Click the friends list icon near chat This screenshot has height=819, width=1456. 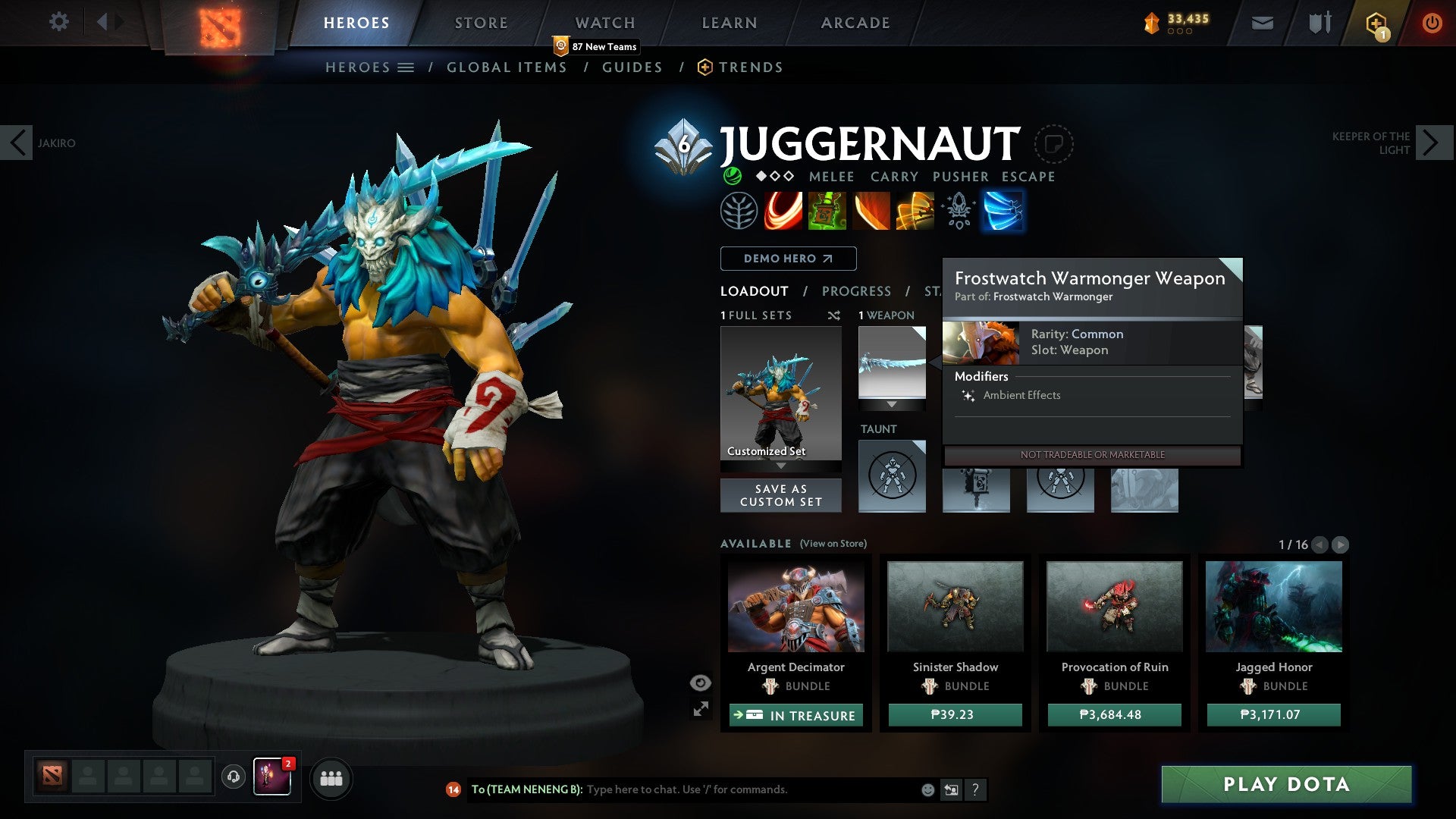pyautogui.click(x=331, y=778)
